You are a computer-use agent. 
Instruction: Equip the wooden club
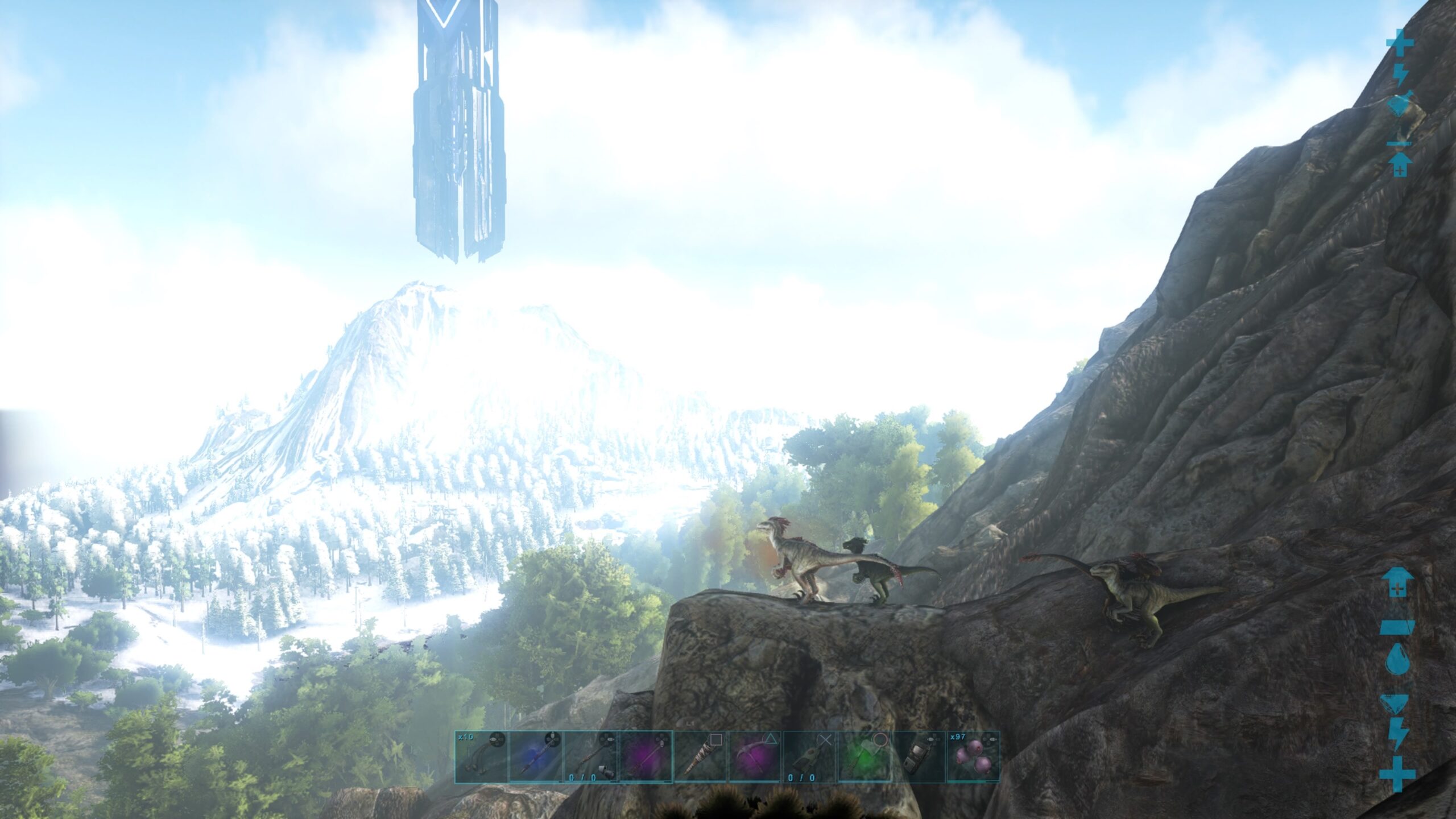click(701, 756)
